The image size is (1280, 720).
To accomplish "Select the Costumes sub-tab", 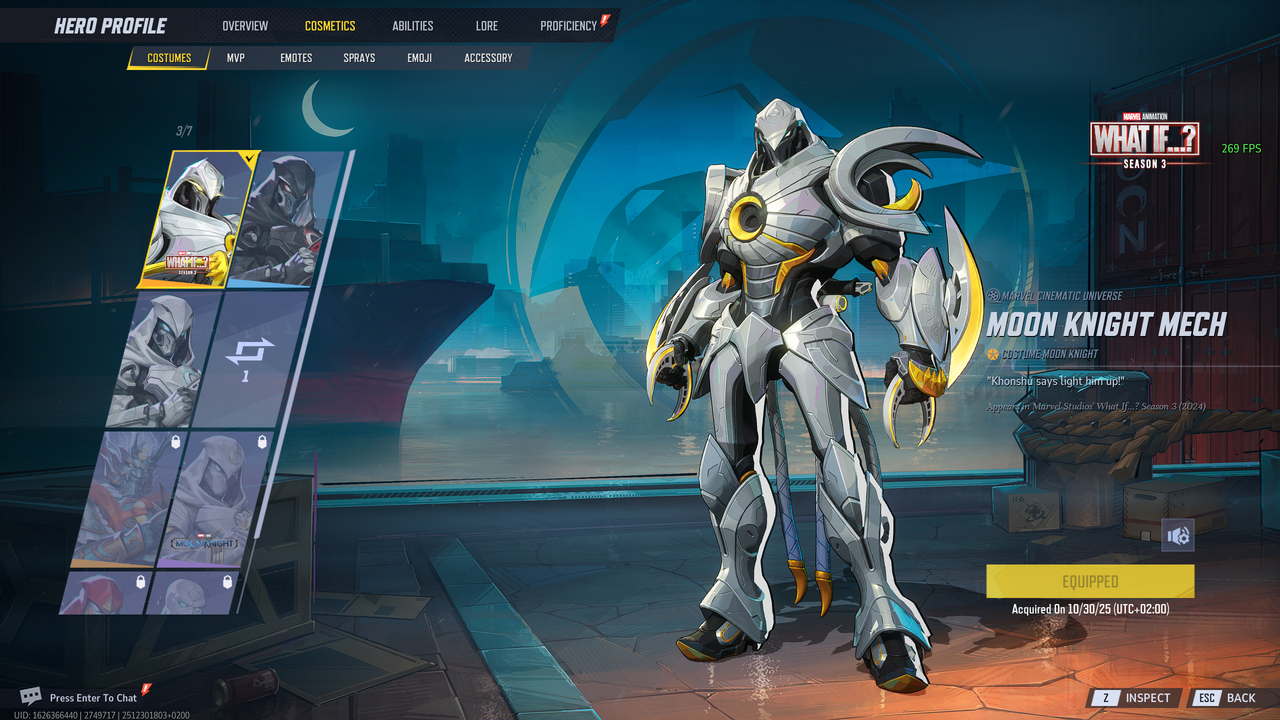I will (x=169, y=58).
